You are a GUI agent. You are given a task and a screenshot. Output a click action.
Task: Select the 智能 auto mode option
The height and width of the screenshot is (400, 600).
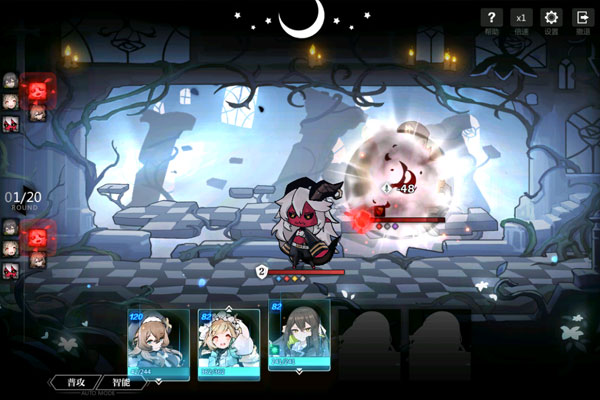coord(122,381)
